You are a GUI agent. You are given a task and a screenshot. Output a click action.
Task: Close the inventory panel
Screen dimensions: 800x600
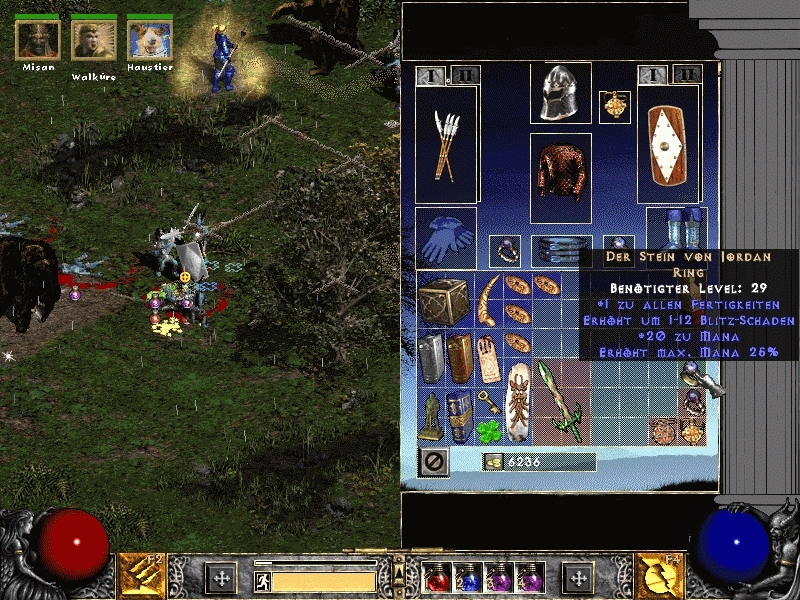click(431, 462)
